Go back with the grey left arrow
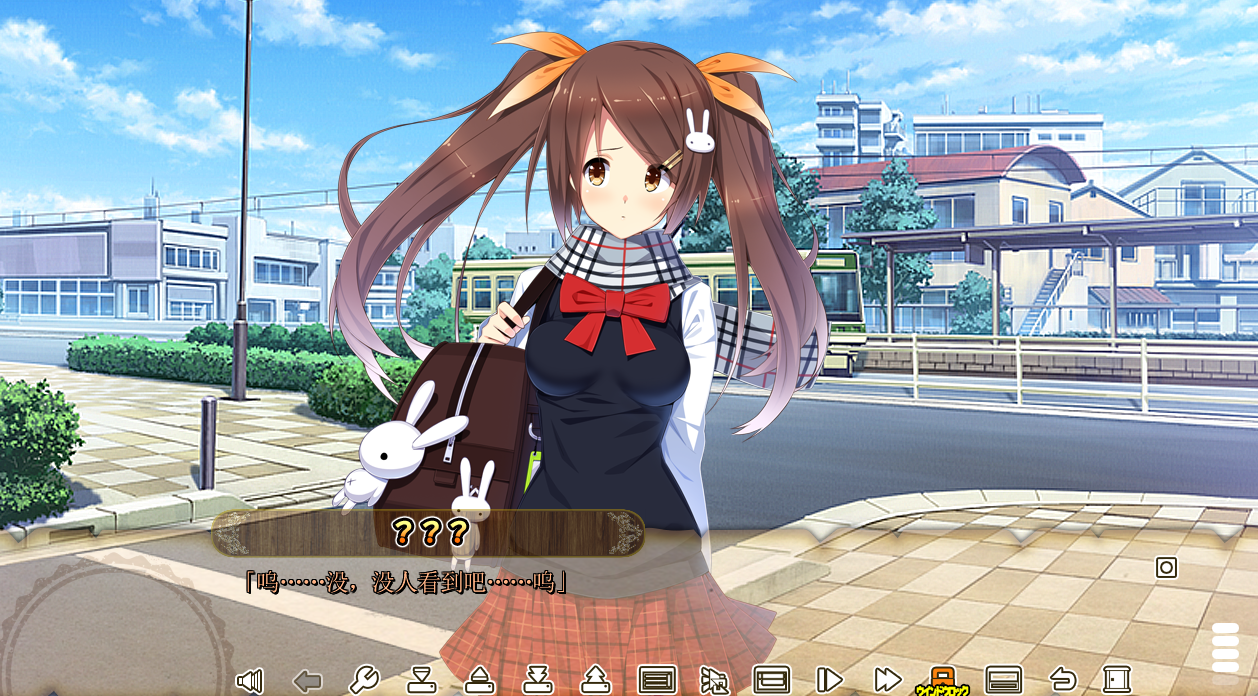This screenshot has width=1258, height=696. coord(307,681)
